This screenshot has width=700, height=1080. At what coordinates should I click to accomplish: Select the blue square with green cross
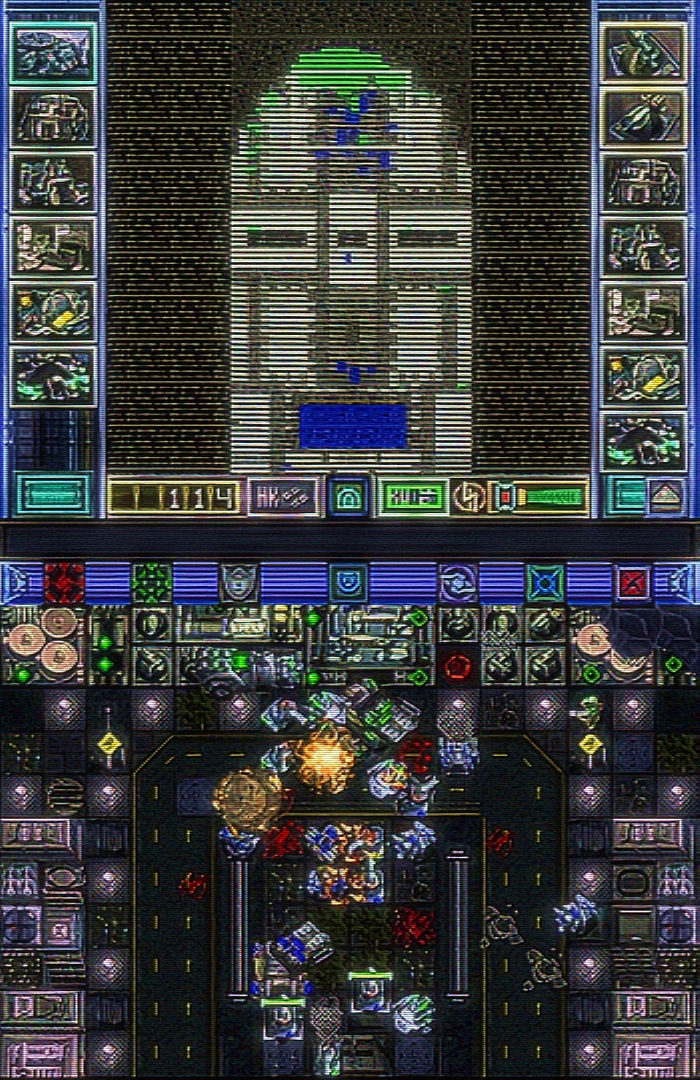point(545,582)
